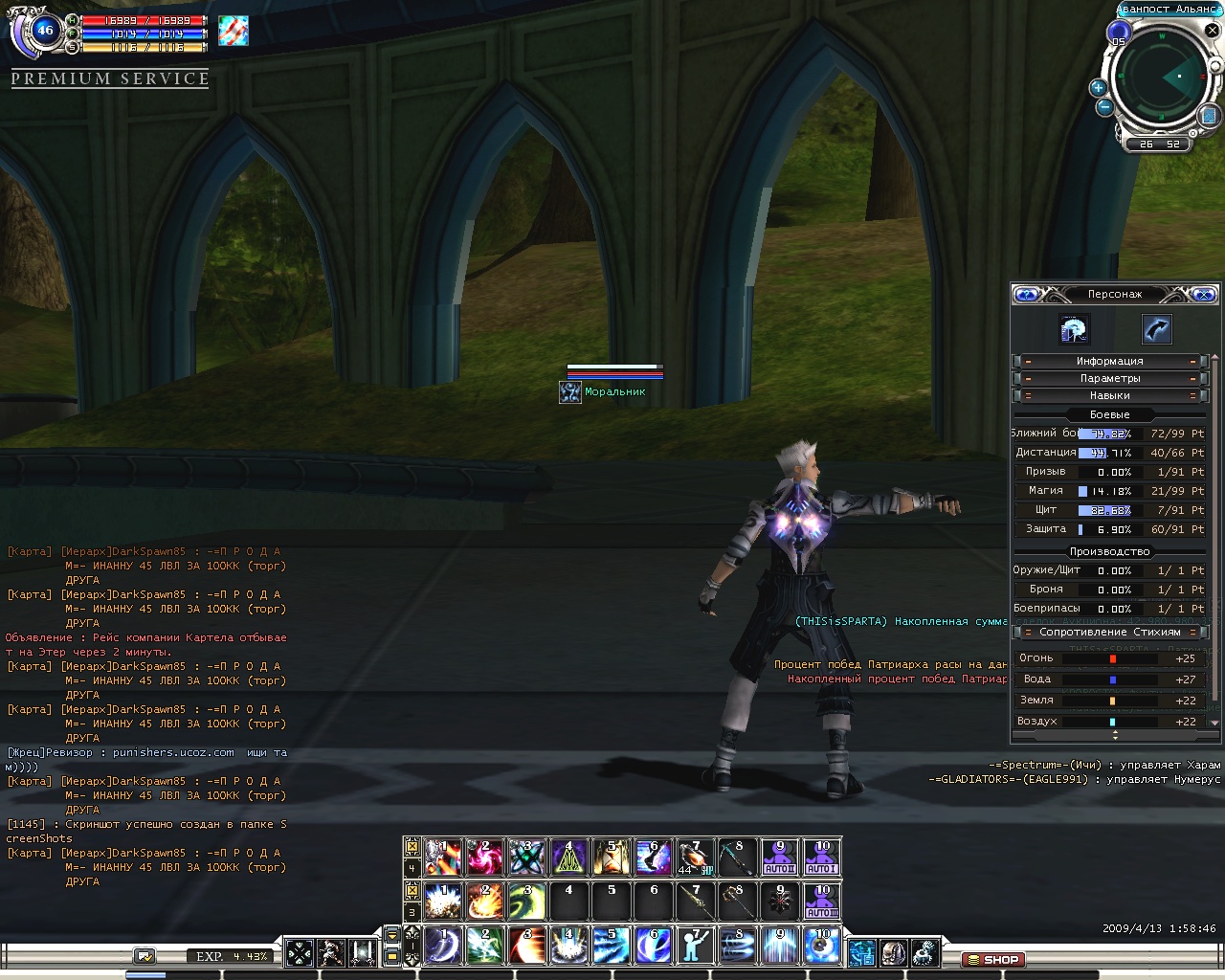Close the Персонаж character window
Image resolution: width=1225 pixels, height=980 pixels.
pos(1204,295)
